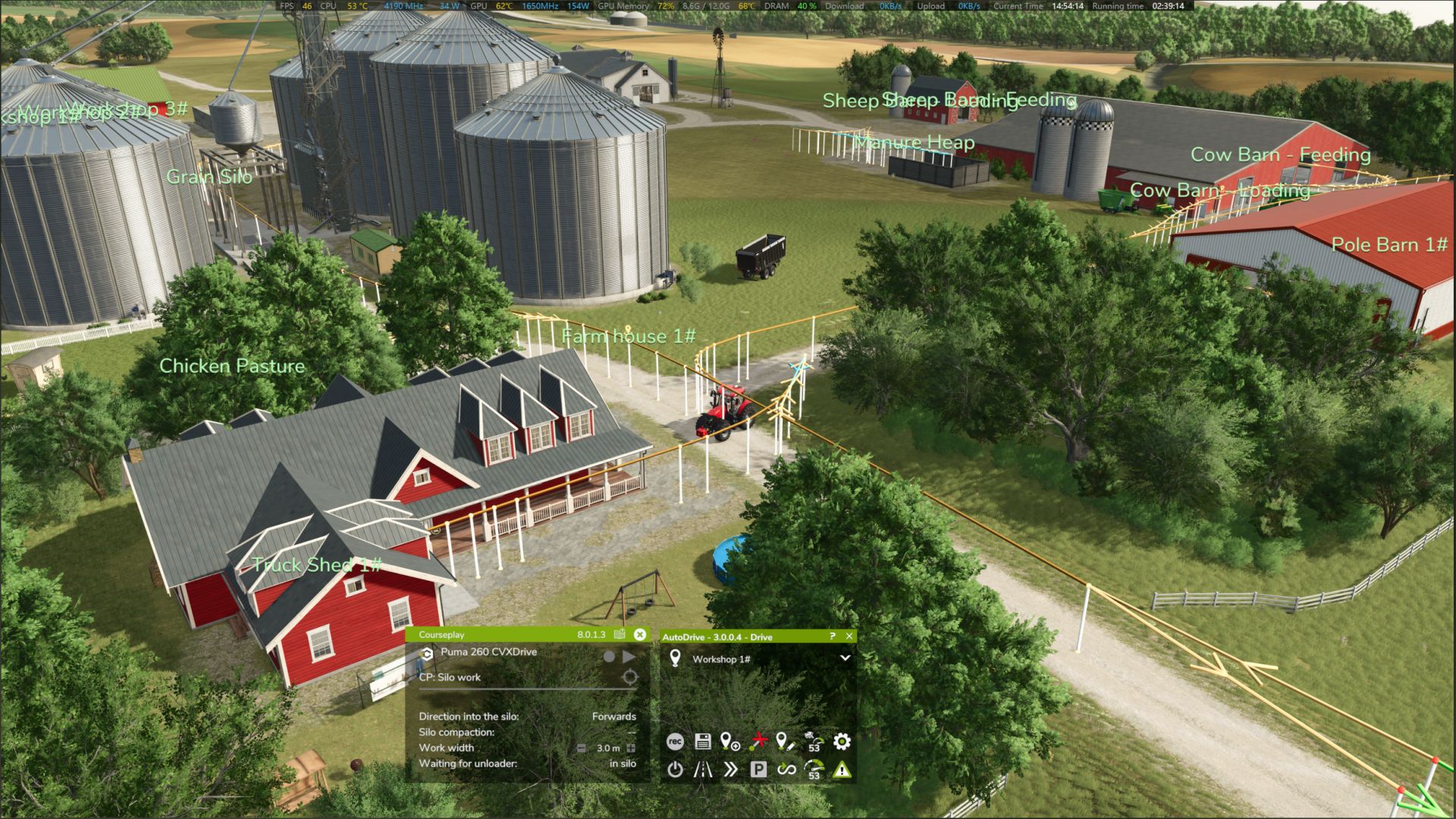Select the AutoDrive loop mode icon

[786, 770]
